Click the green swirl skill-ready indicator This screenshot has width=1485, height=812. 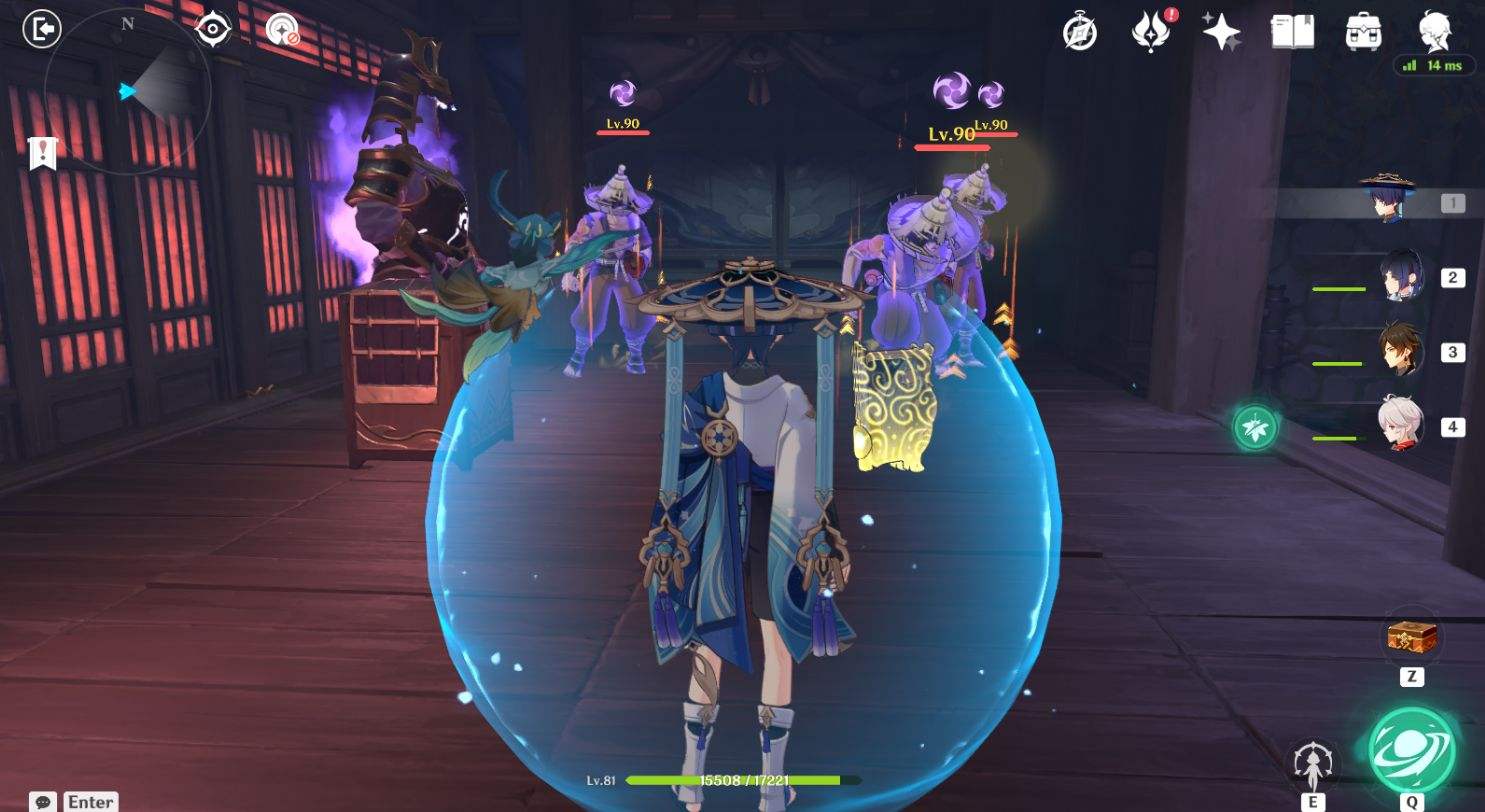point(1254,426)
